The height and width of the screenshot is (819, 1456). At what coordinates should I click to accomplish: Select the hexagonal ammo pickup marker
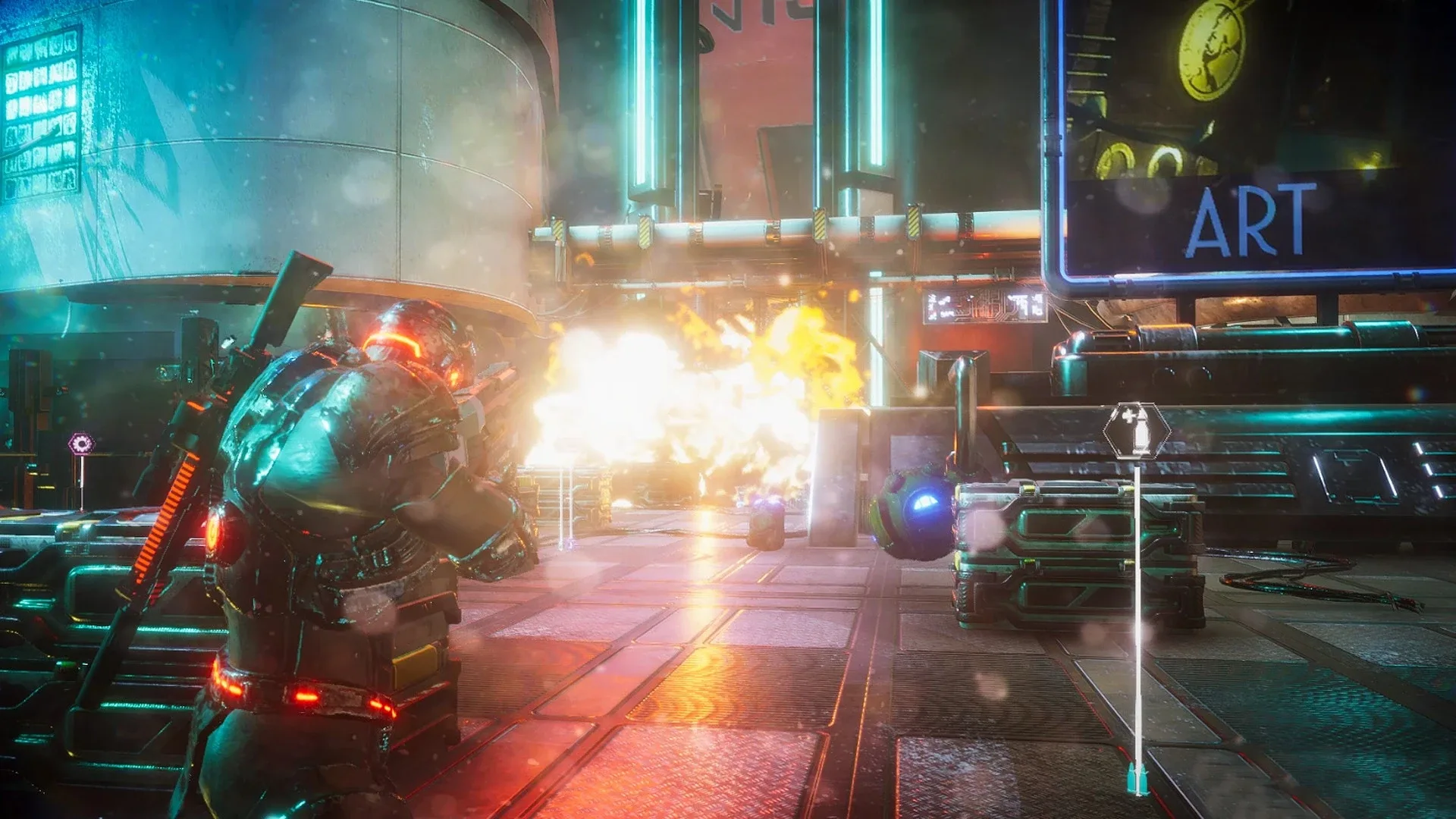1136,431
